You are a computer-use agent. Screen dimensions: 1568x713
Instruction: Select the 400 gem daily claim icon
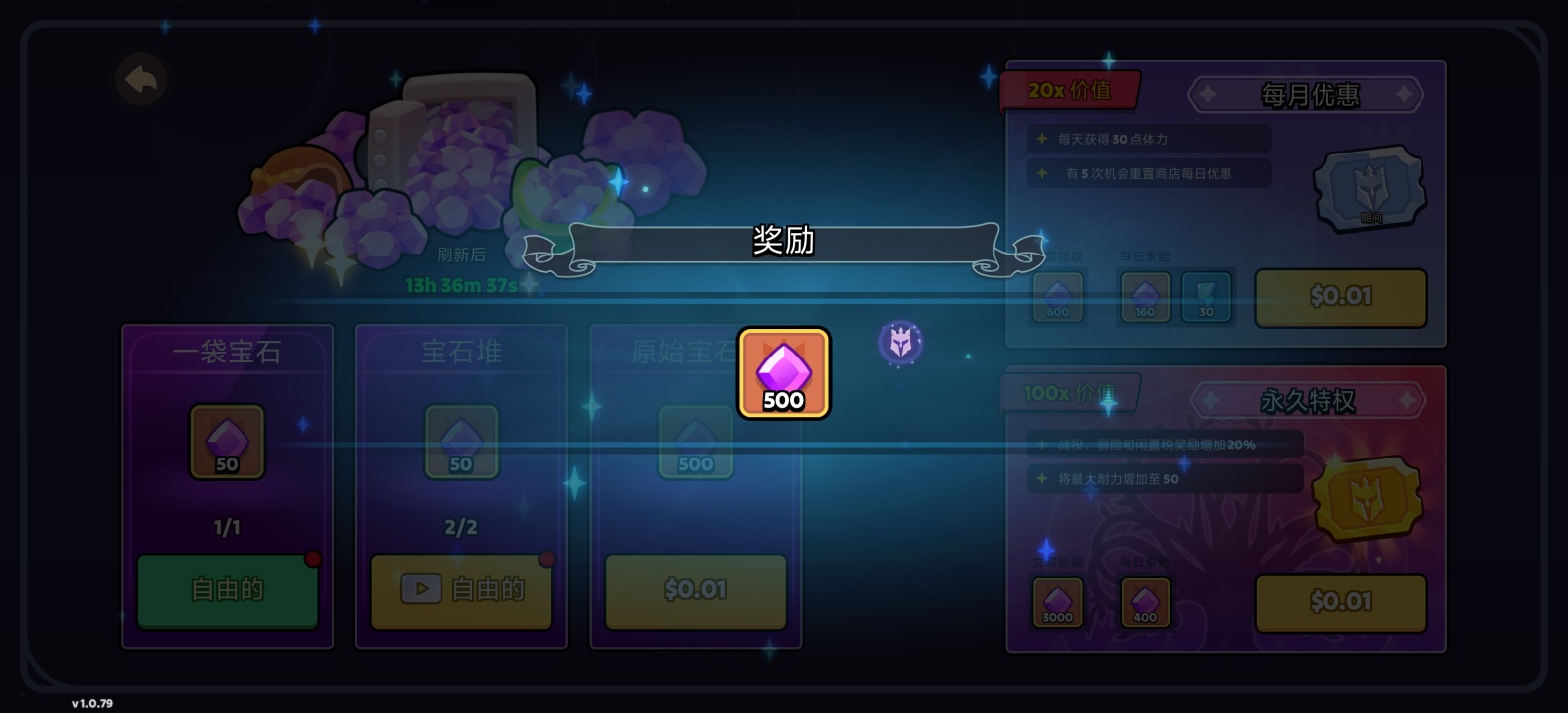click(1143, 602)
